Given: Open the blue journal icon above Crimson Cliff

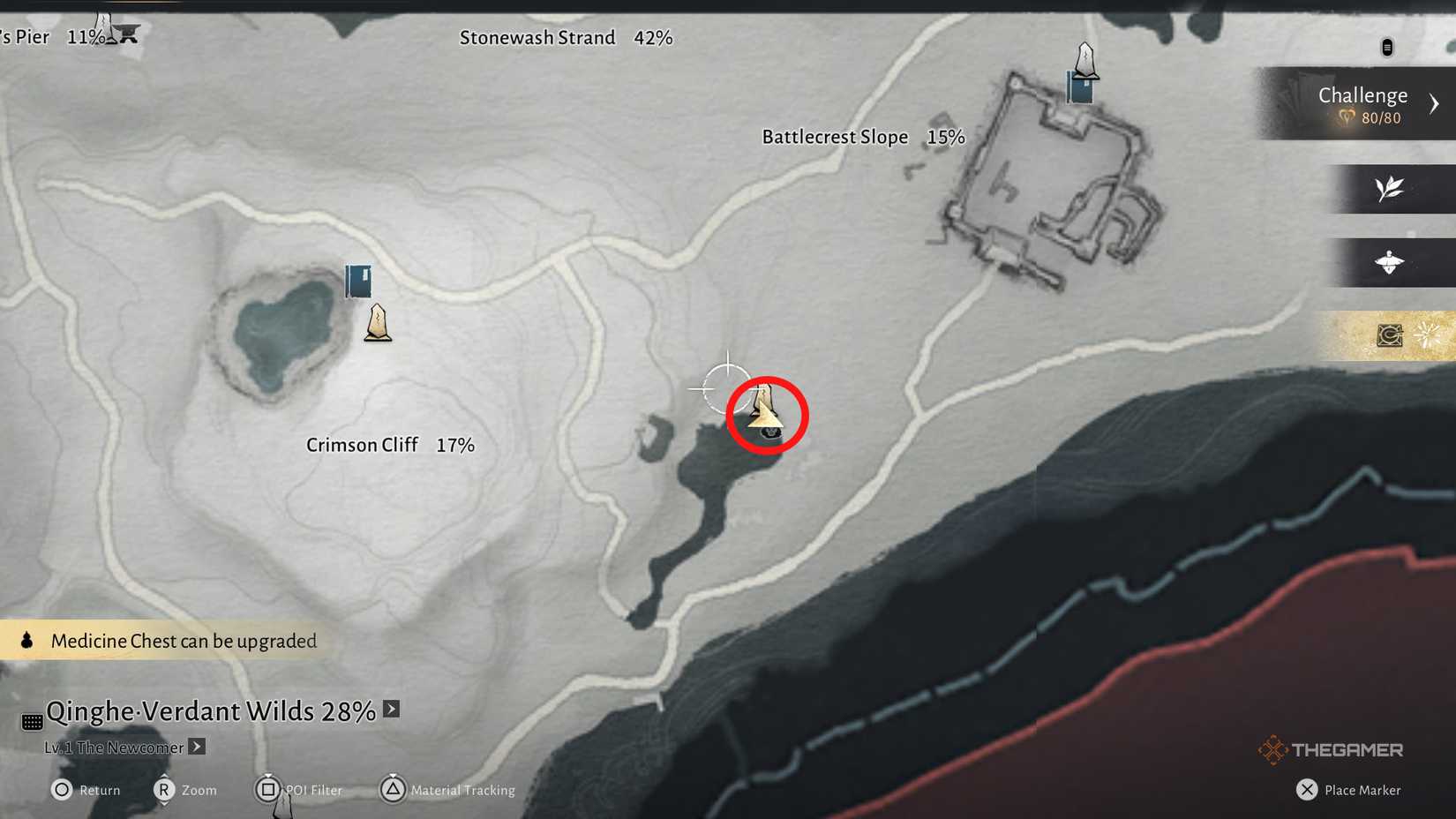Looking at the screenshot, I should coord(357,281).
